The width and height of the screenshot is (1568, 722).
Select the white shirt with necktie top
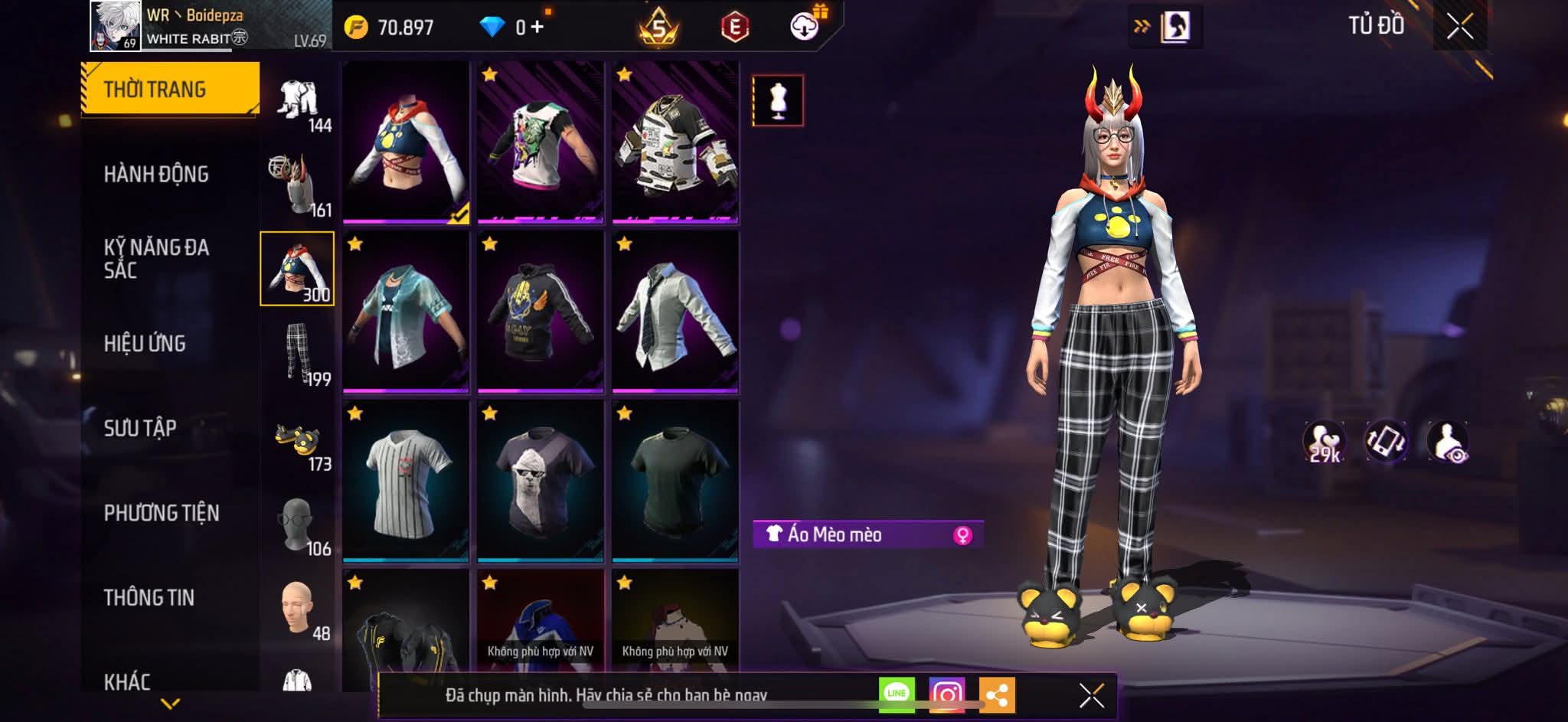click(x=675, y=312)
